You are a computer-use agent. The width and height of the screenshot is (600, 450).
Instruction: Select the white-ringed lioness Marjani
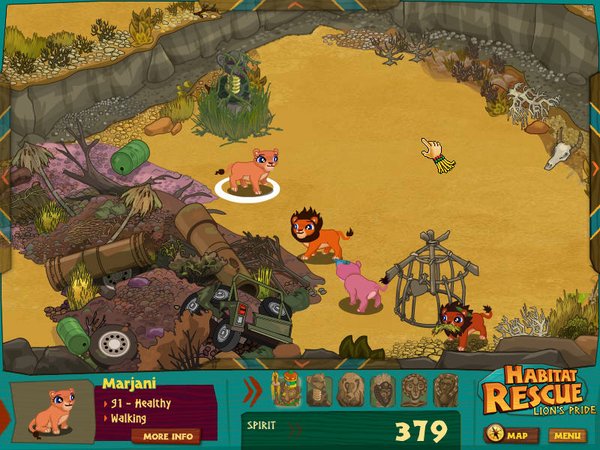point(247,171)
